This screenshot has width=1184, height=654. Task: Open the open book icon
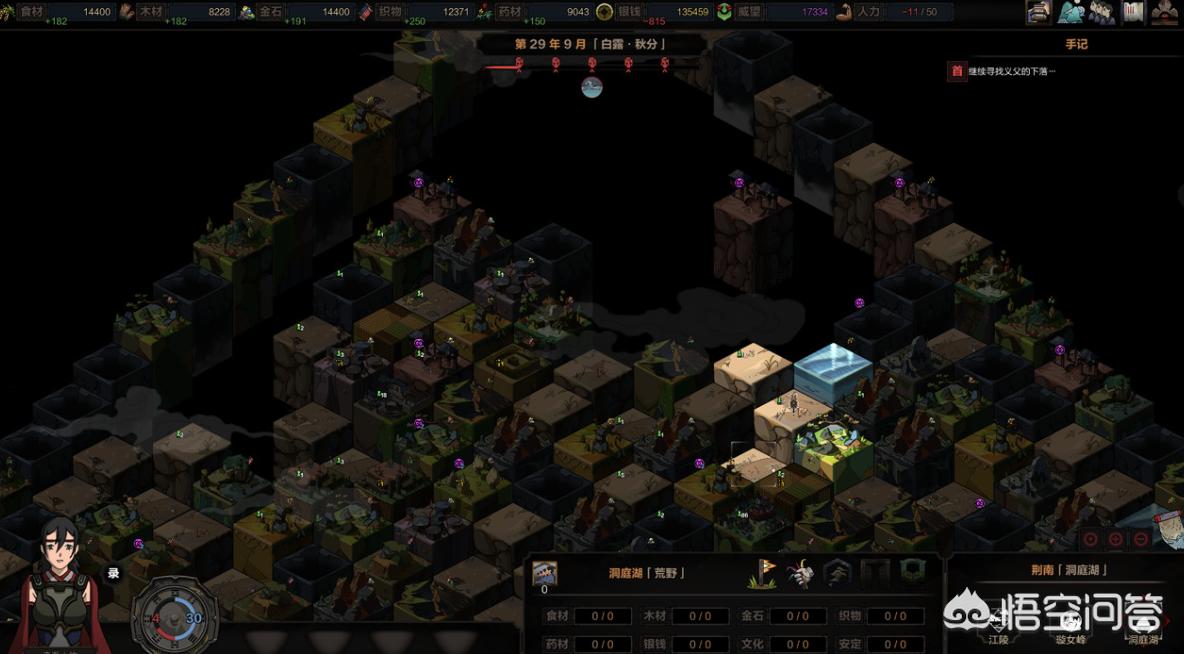(x=1133, y=12)
